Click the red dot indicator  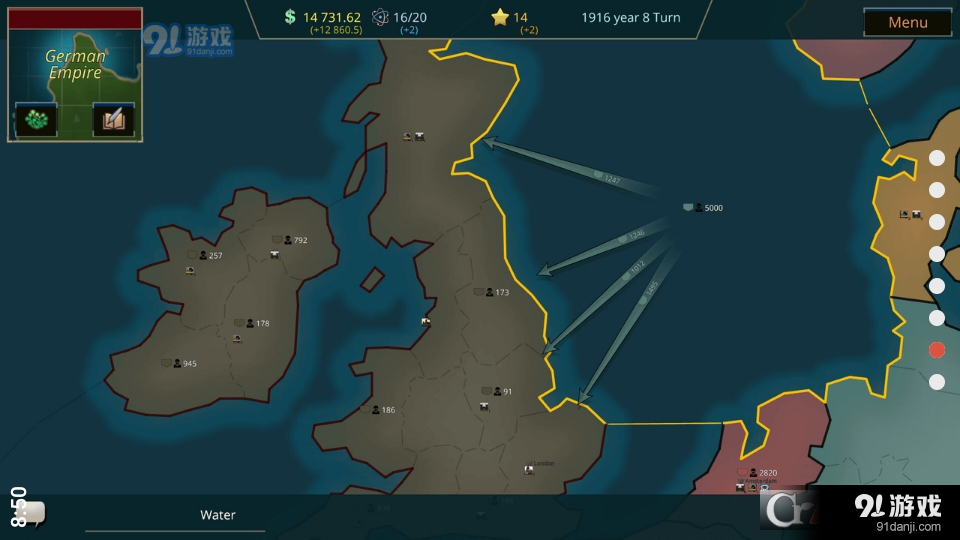tap(937, 350)
